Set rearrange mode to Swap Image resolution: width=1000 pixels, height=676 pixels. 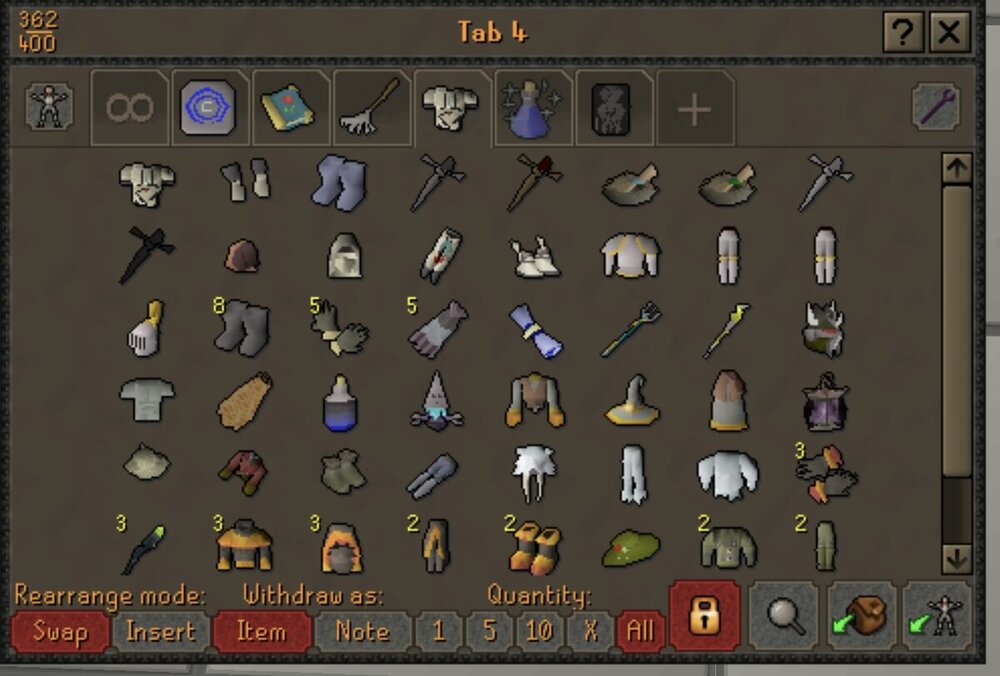click(59, 632)
